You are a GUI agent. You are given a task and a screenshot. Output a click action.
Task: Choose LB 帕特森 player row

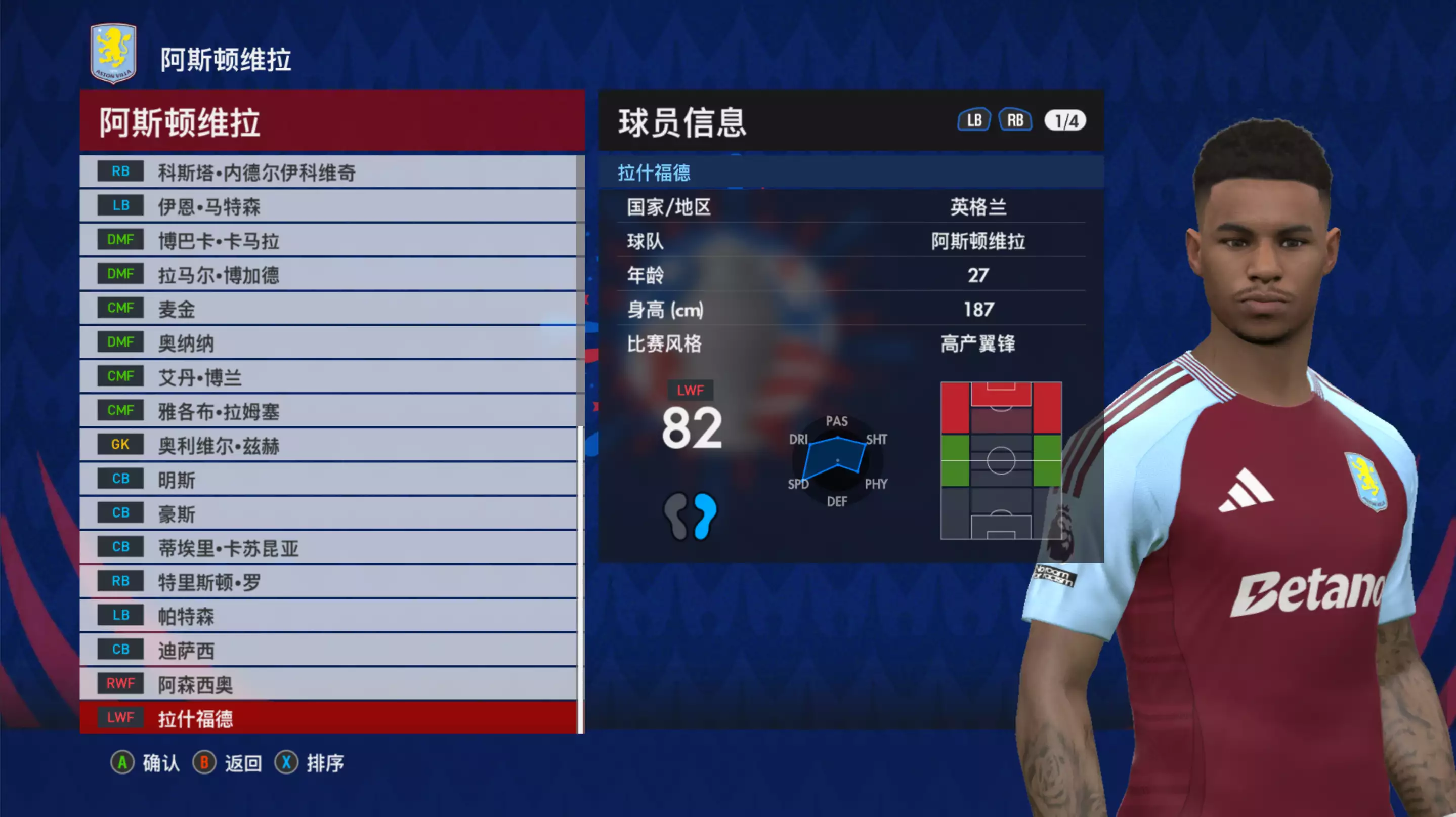(x=328, y=616)
